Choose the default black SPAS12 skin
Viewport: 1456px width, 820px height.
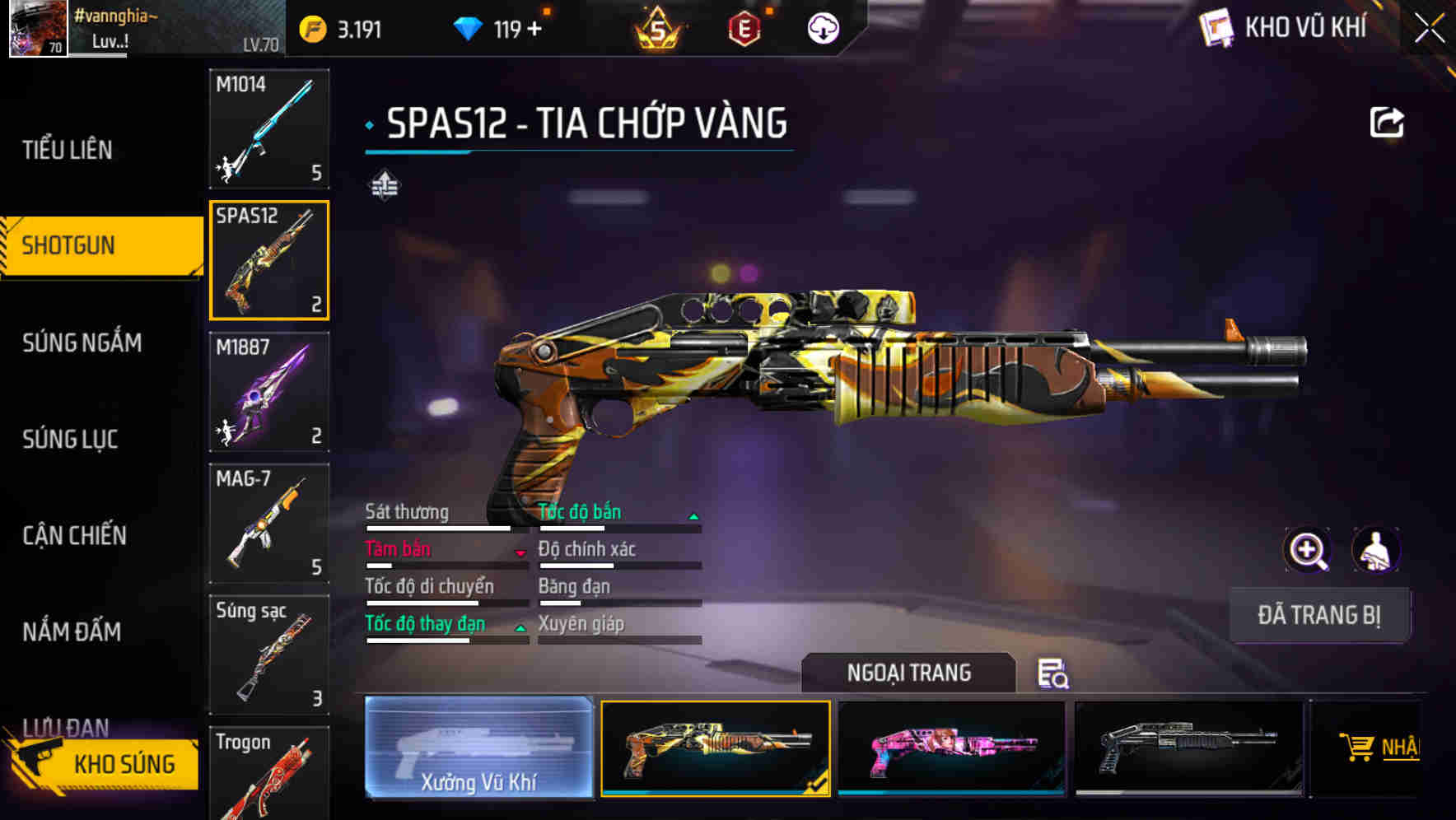[1188, 748]
